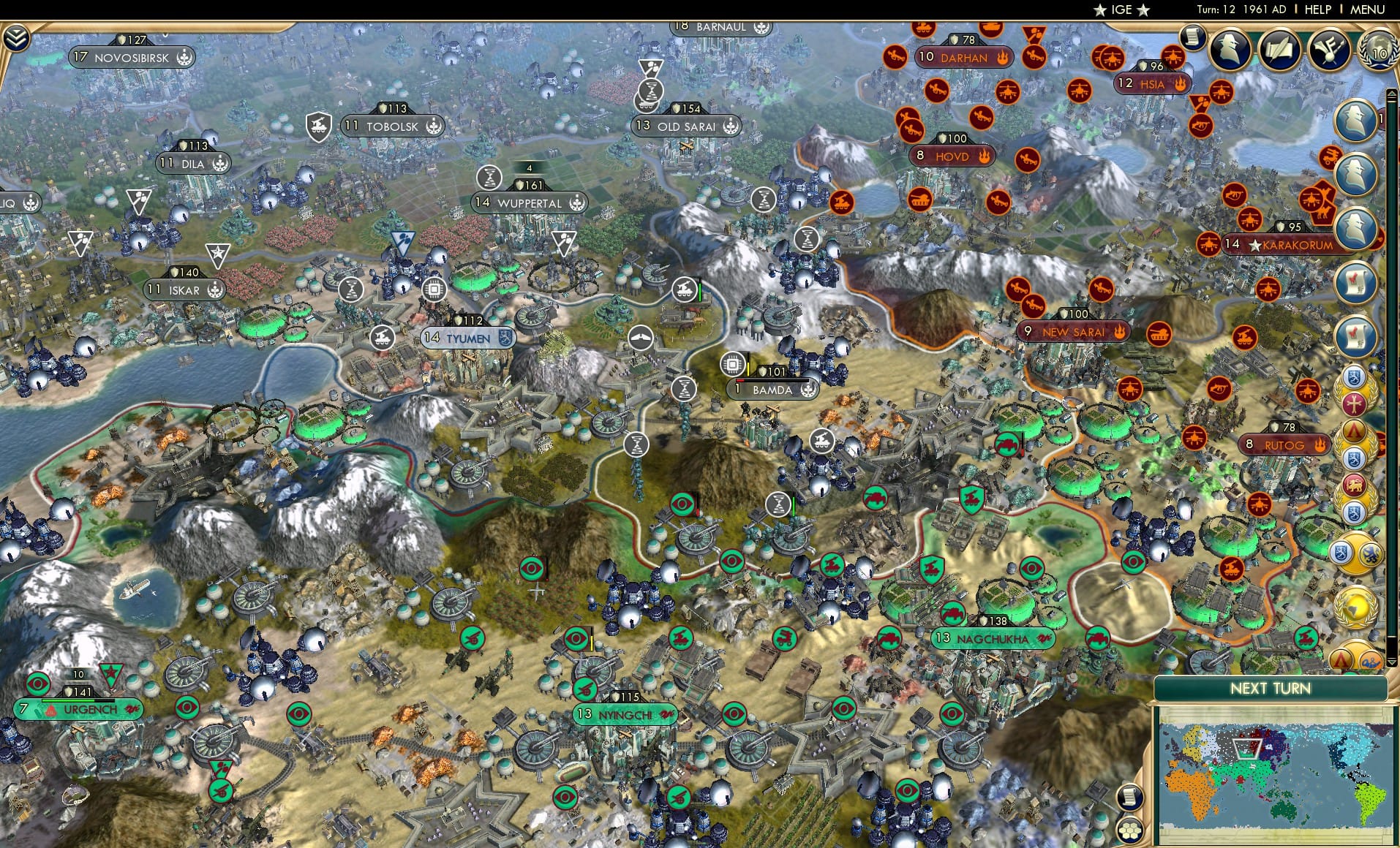
Task: Click the notification list scrollbar track
Action: (1393, 366)
